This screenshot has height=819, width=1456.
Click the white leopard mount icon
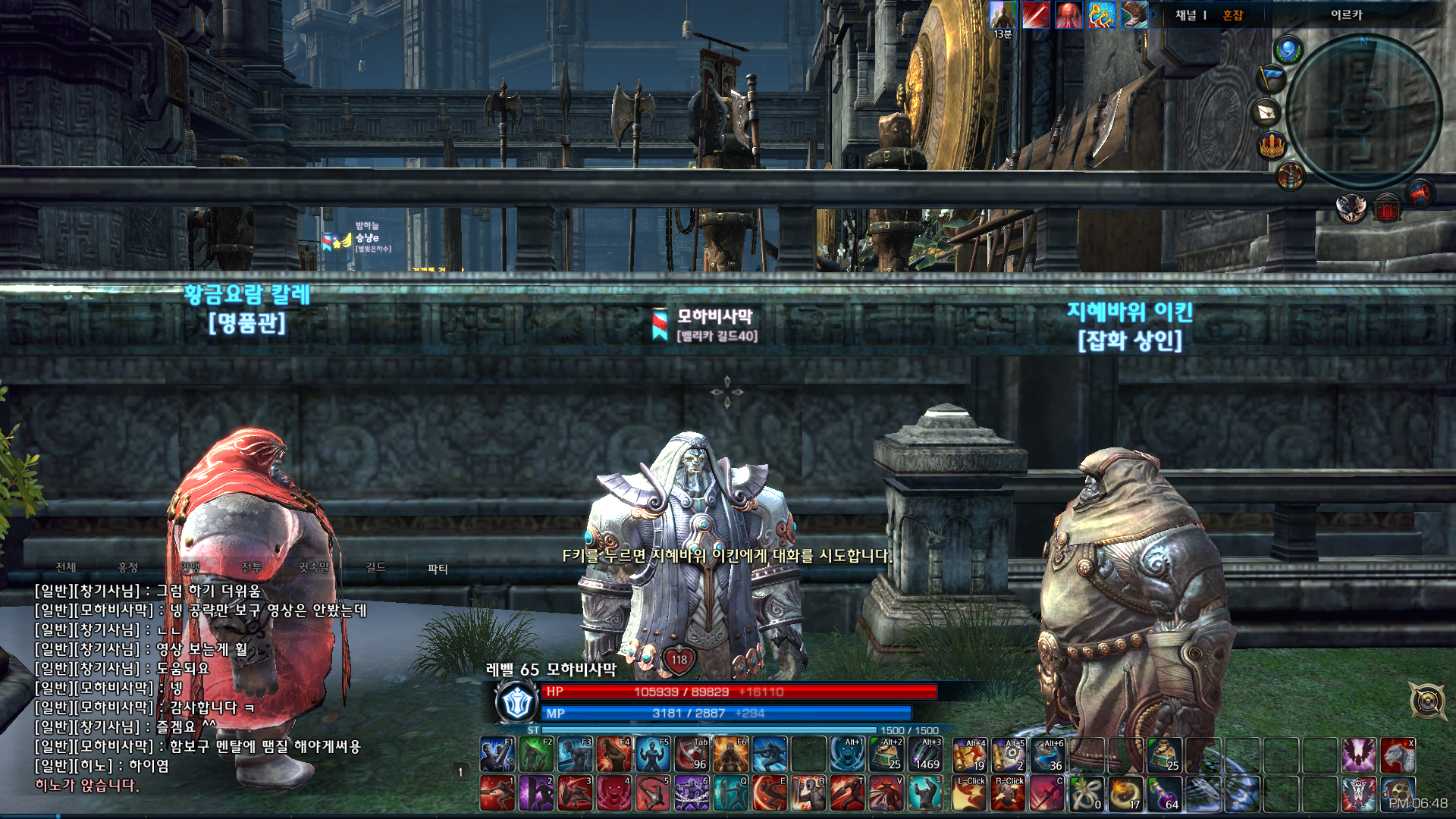coord(1398,755)
